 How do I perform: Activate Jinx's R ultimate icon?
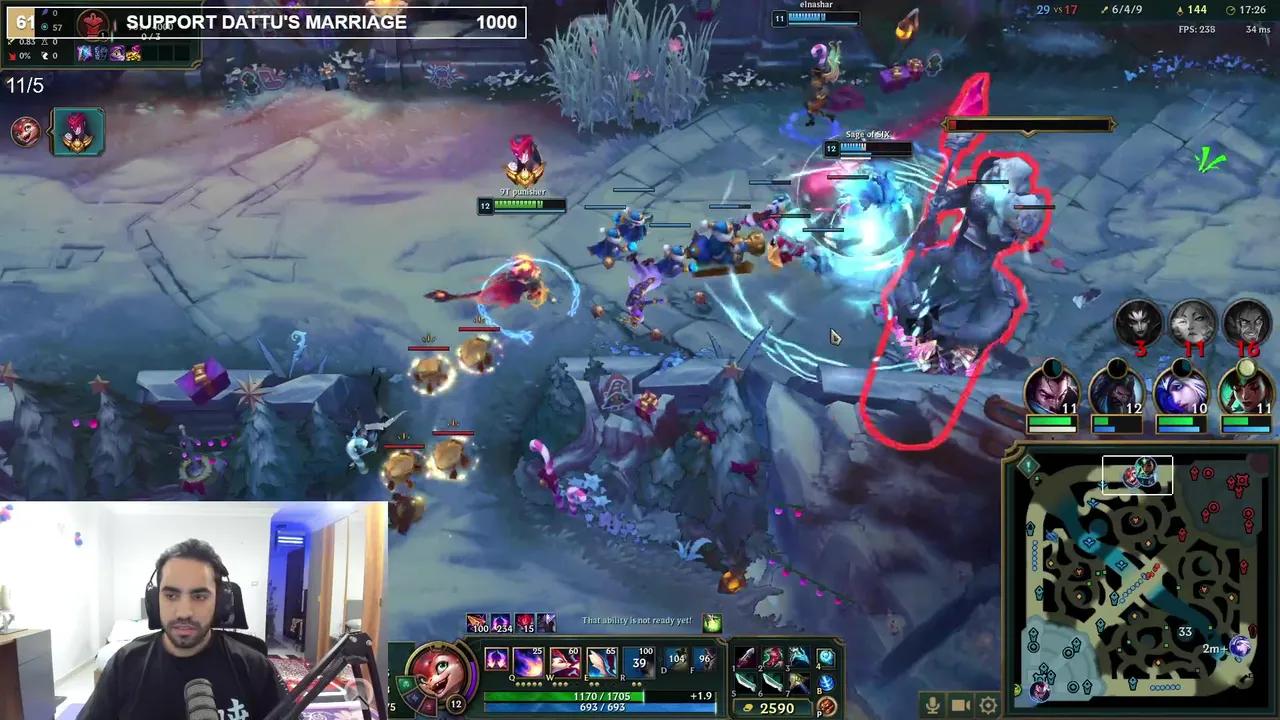(638, 659)
